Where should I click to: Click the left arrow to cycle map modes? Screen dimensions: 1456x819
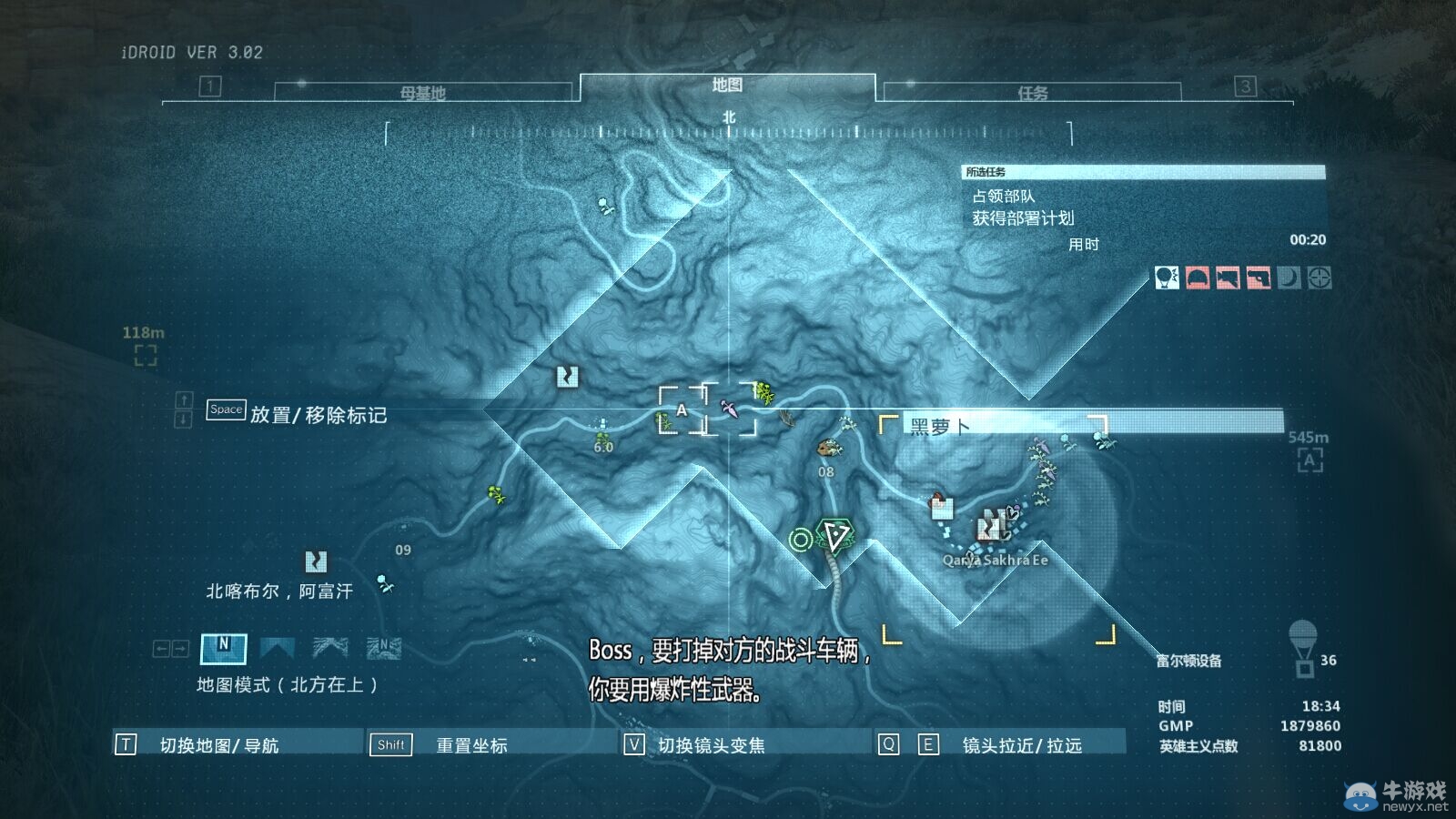(x=162, y=648)
